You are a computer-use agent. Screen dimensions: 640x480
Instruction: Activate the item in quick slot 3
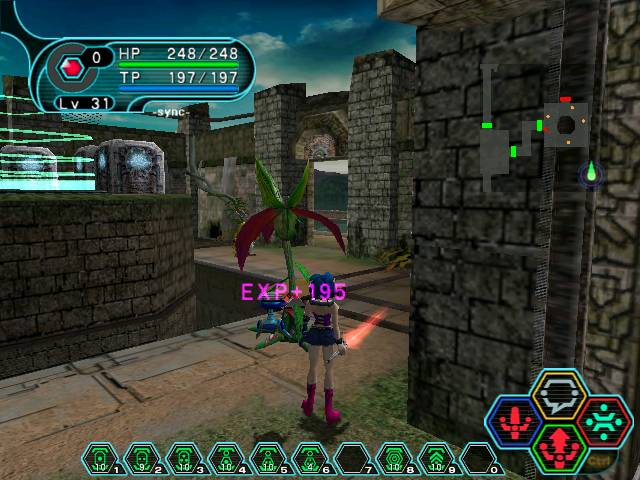(184, 459)
